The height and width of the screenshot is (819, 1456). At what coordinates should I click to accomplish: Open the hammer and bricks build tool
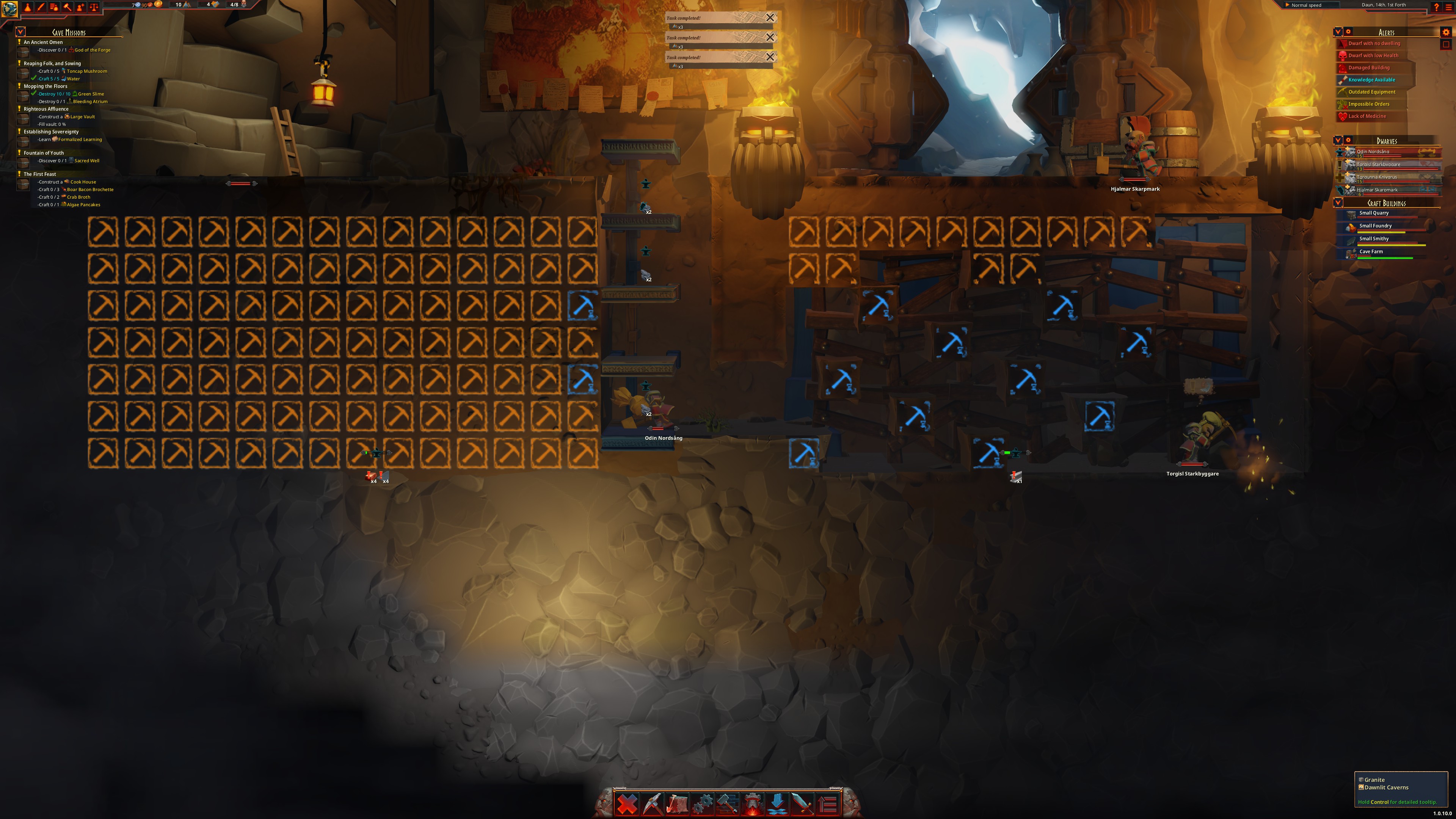(728, 803)
